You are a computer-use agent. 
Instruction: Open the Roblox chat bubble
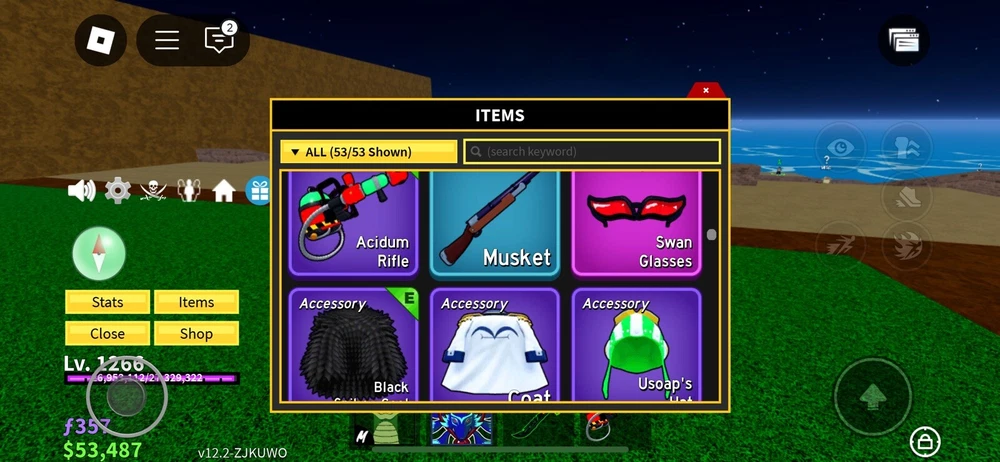tap(219, 40)
